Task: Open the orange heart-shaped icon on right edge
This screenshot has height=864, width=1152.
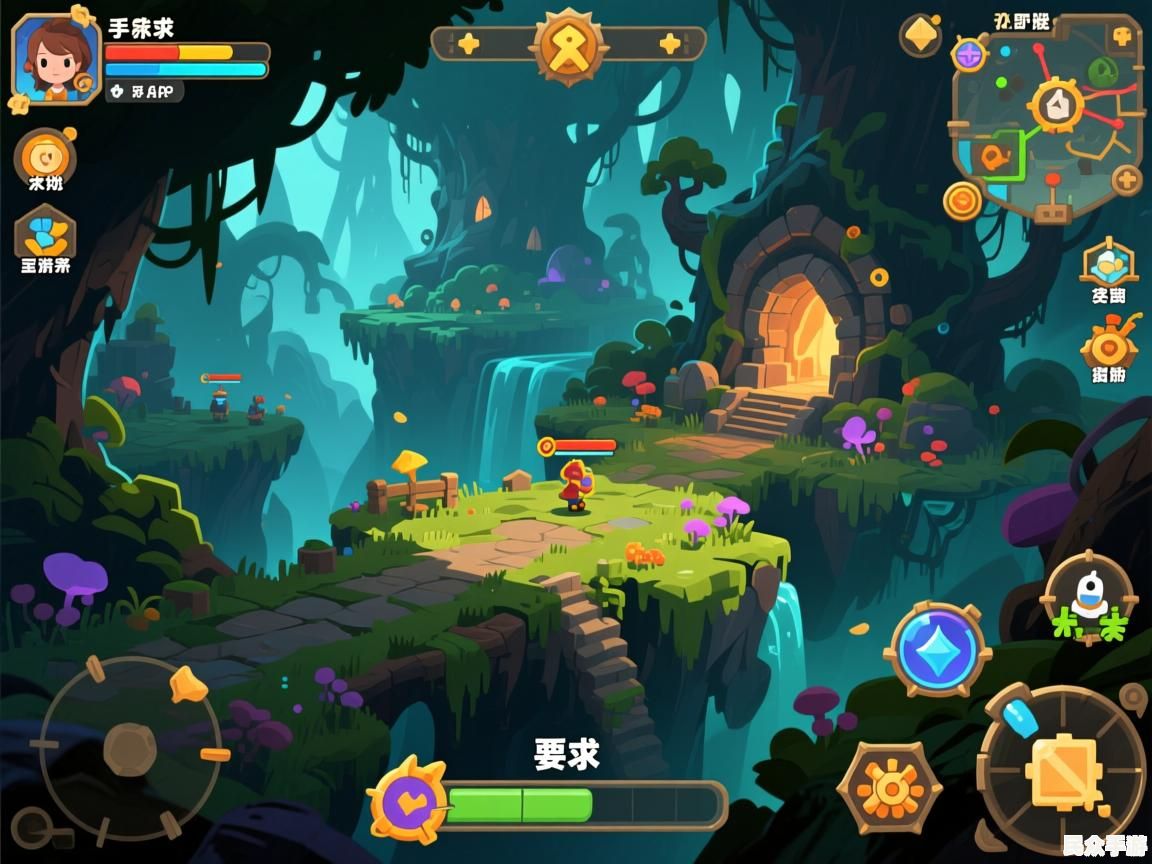Action: pos(1108,347)
